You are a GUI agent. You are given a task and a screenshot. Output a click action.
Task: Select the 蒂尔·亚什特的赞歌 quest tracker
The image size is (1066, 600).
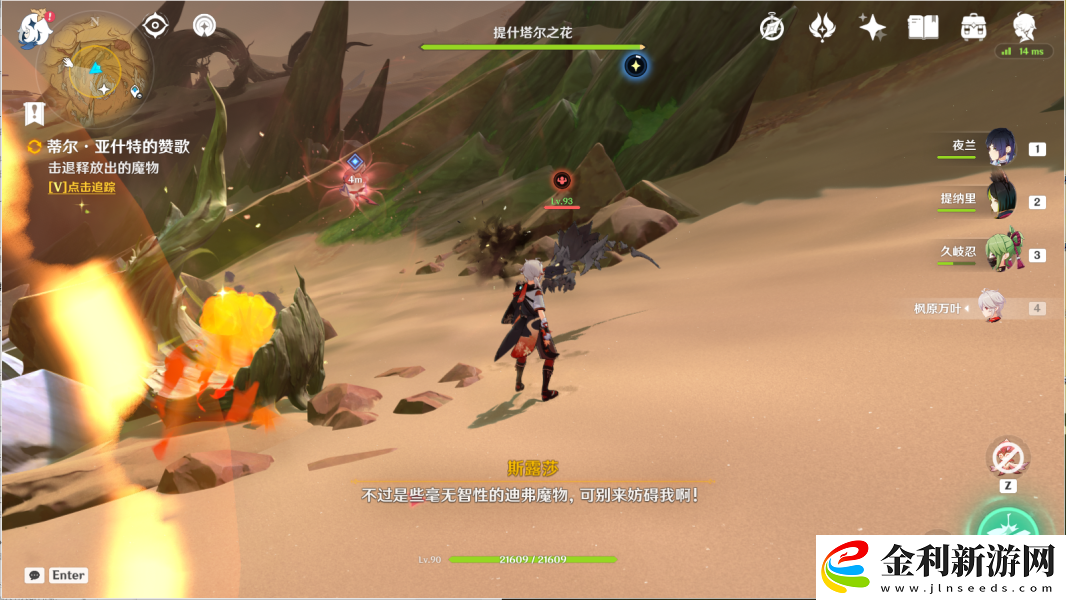[x=118, y=147]
